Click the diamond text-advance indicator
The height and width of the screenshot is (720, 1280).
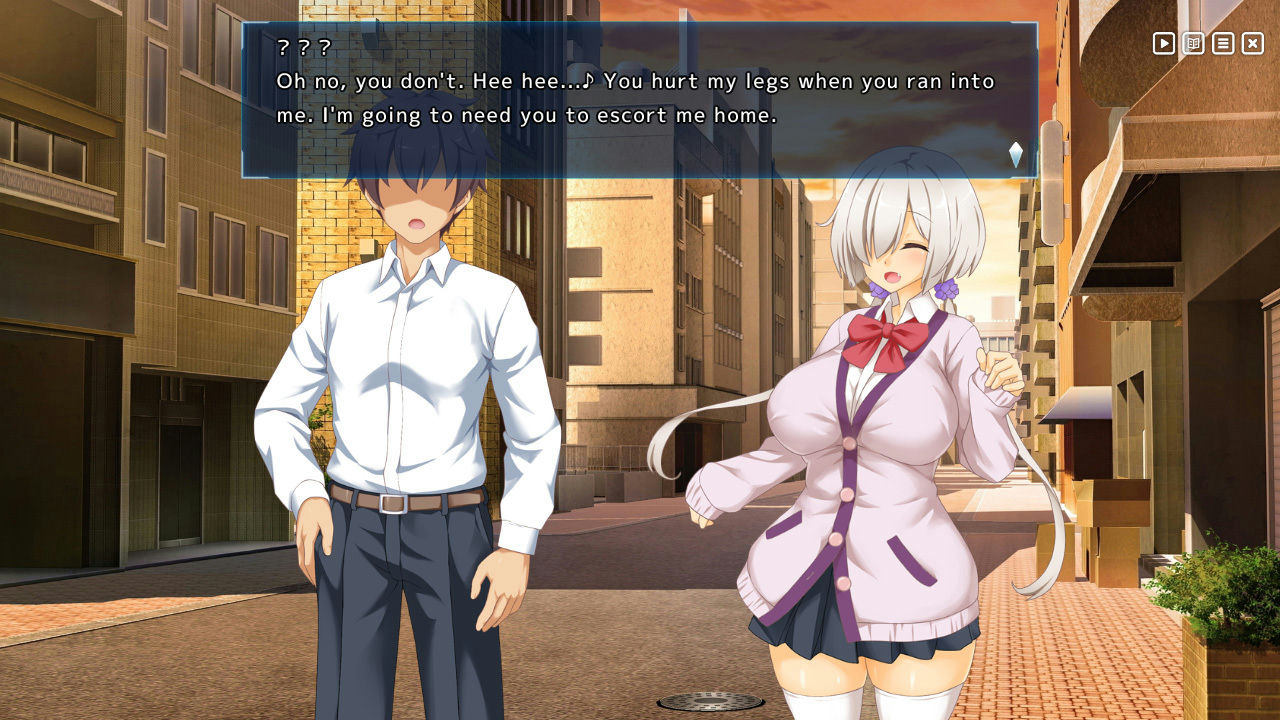(x=1014, y=150)
